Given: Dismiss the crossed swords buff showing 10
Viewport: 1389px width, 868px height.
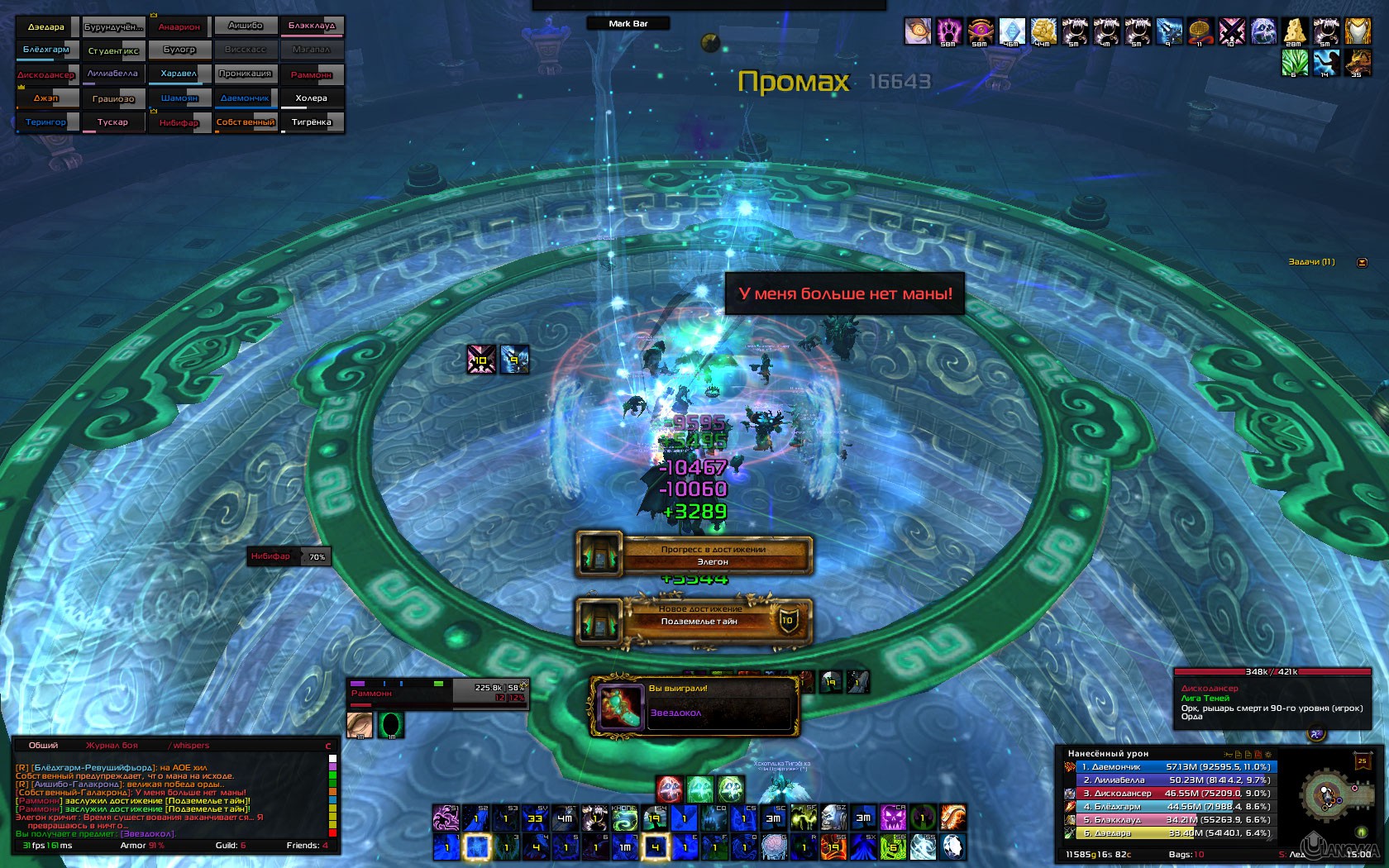Looking at the screenshot, I should [1232, 30].
